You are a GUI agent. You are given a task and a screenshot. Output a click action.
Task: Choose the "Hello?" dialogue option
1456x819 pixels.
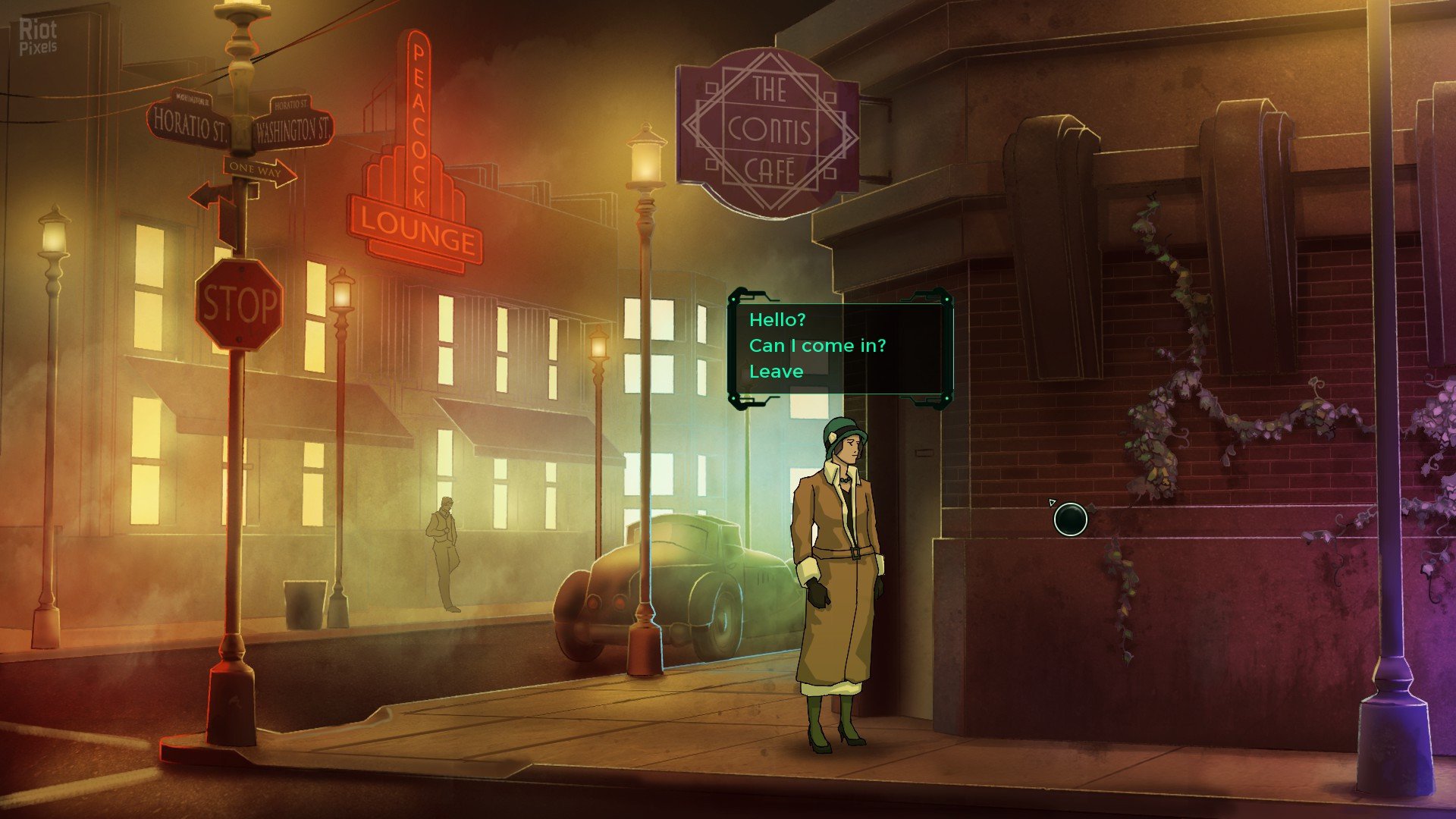(x=777, y=320)
